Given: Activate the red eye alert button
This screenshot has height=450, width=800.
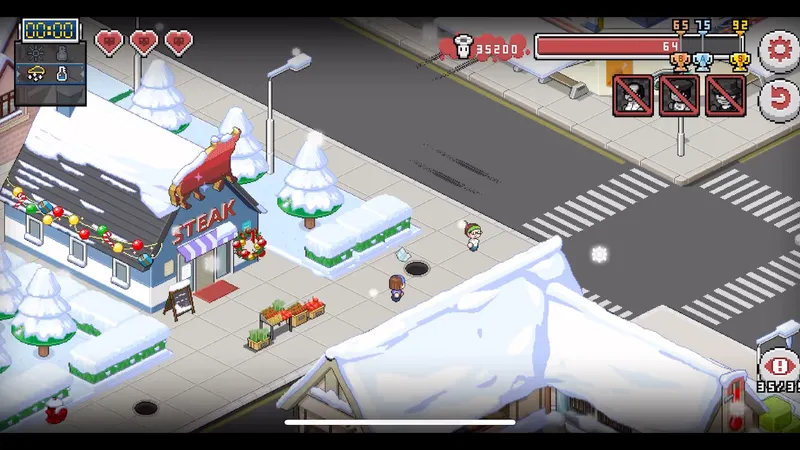Looking at the screenshot, I should pos(779,366).
